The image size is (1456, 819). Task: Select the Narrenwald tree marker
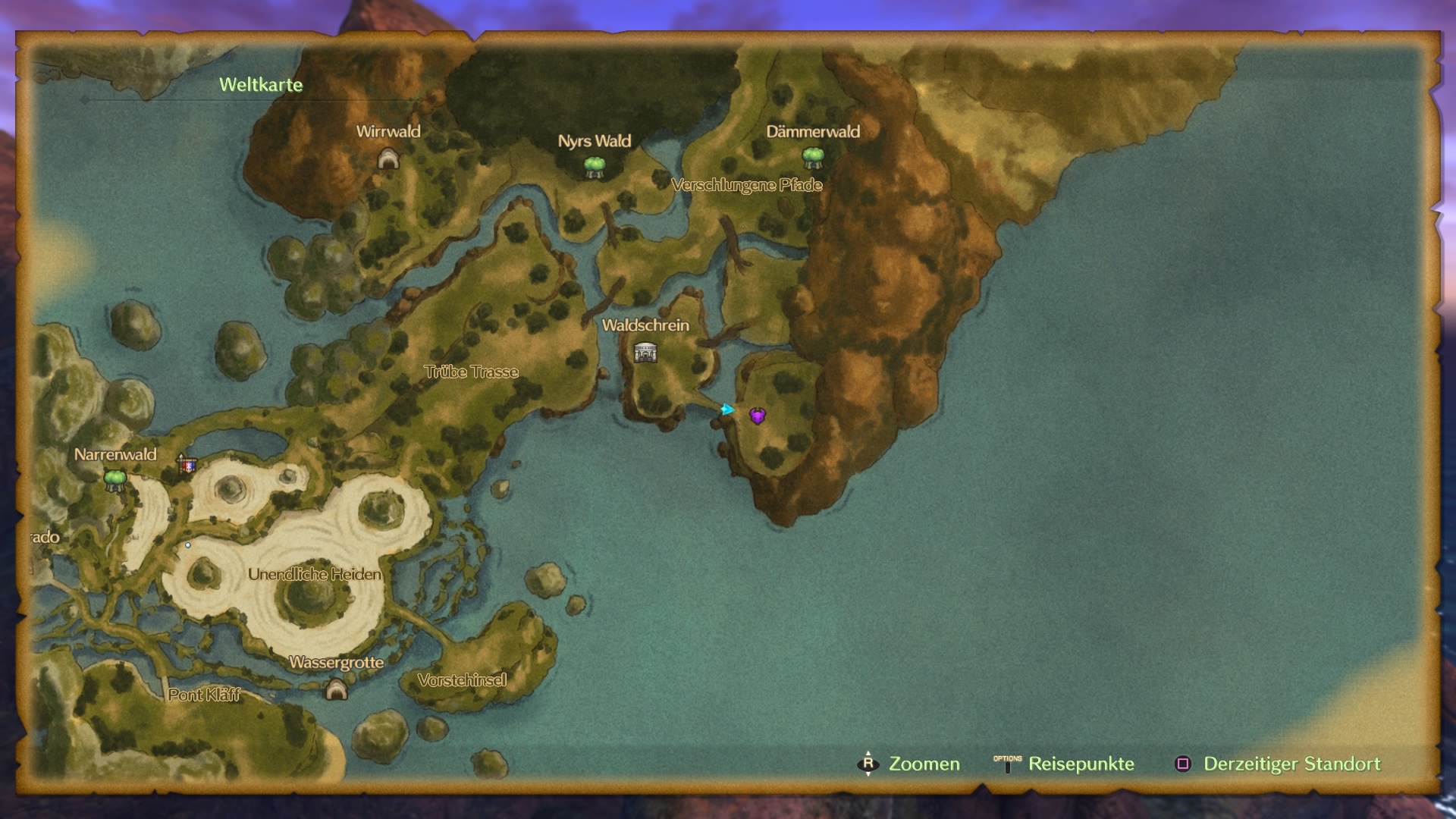(115, 479)
